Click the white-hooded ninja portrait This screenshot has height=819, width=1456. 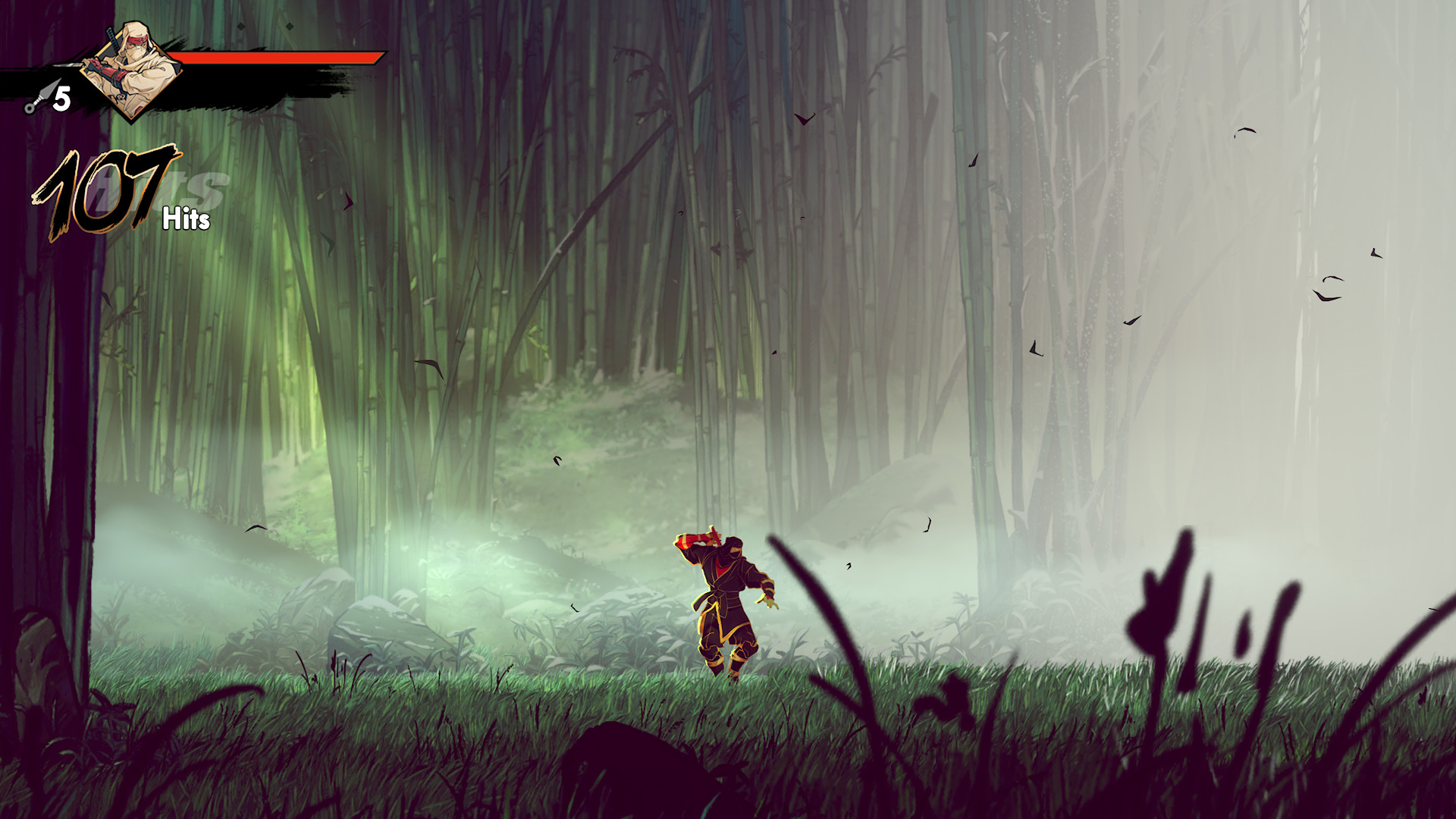point(132,70)
